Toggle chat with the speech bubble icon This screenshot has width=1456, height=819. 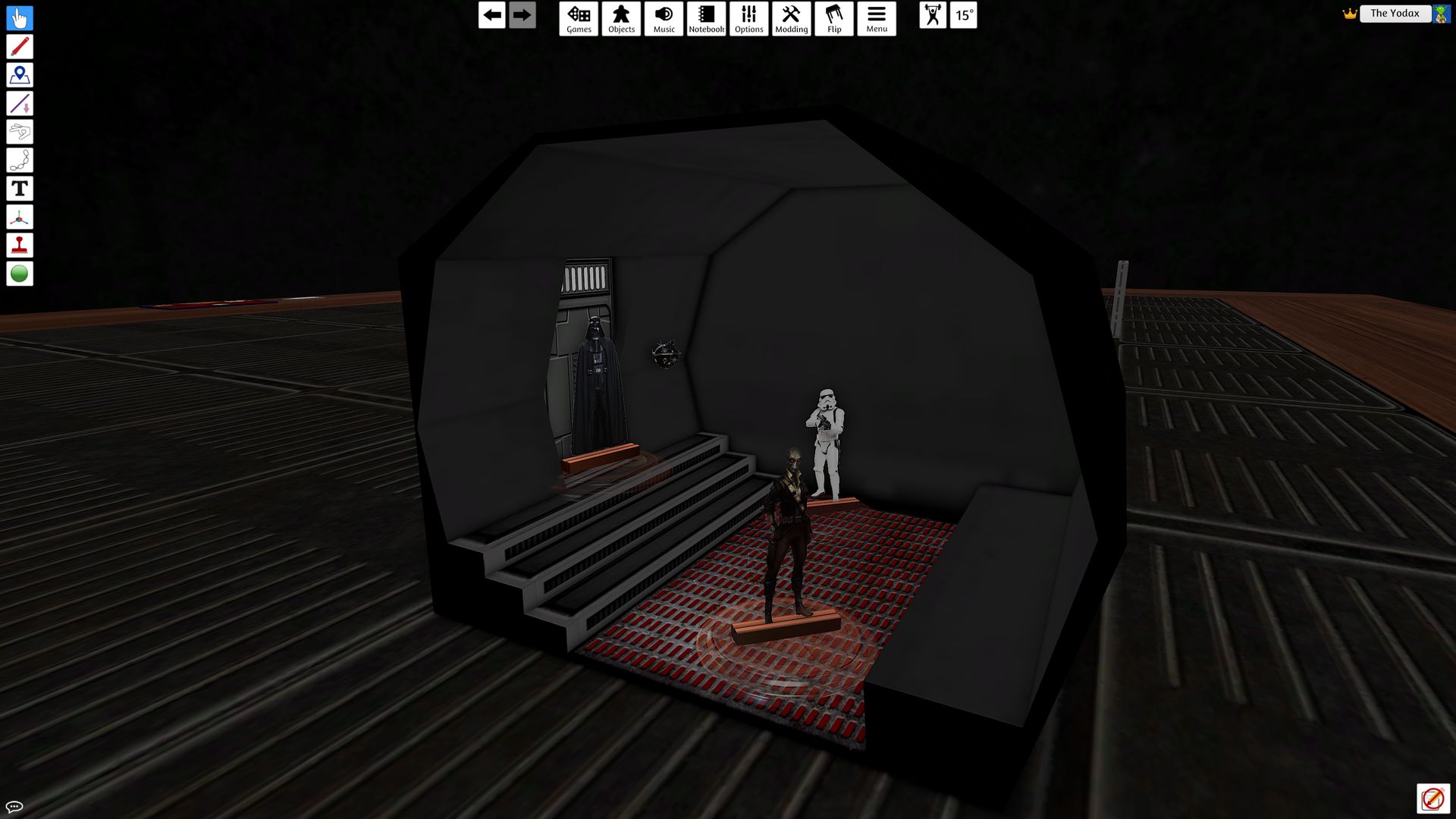(15, 807)
